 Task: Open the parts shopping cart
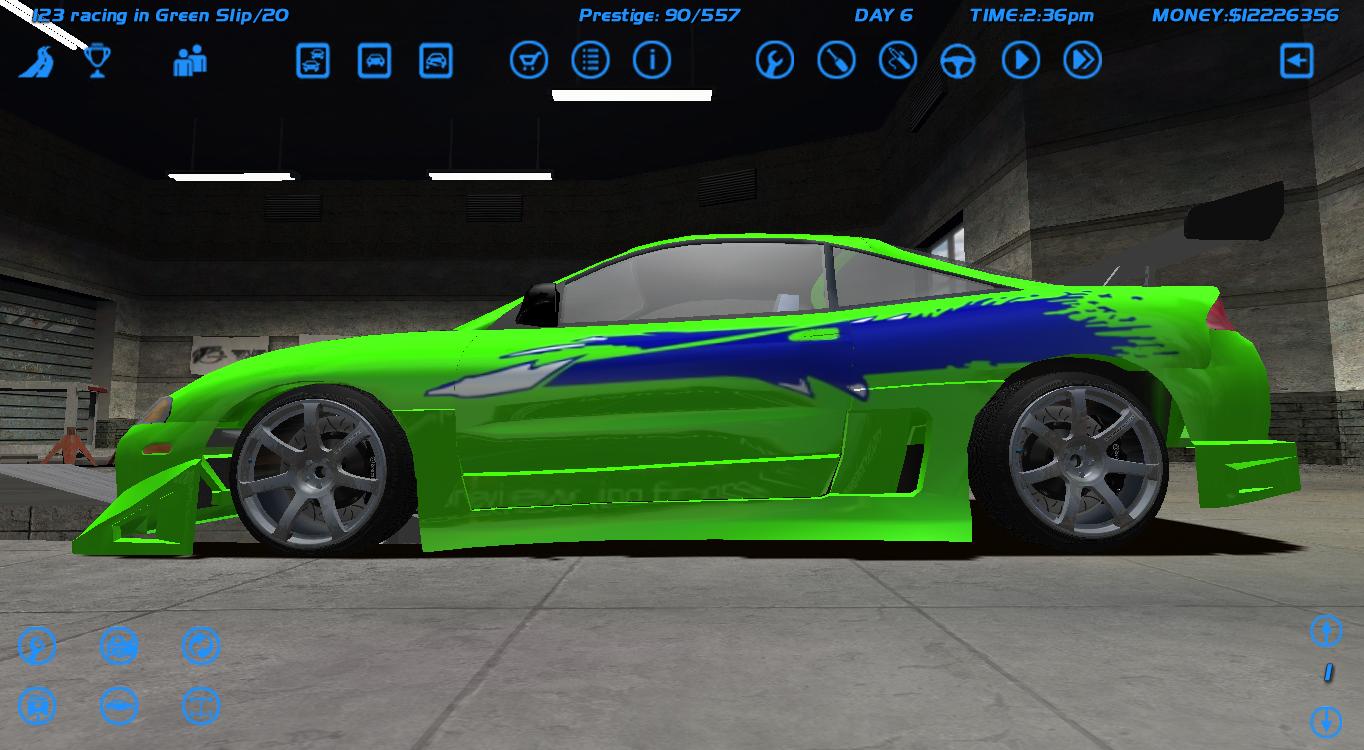coord(529,60)
